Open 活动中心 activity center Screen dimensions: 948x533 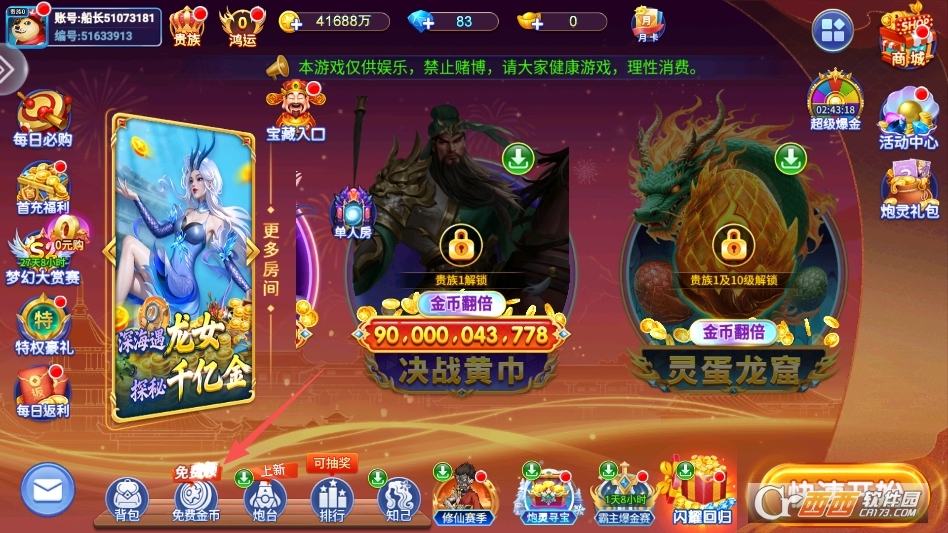pos(908,120)
